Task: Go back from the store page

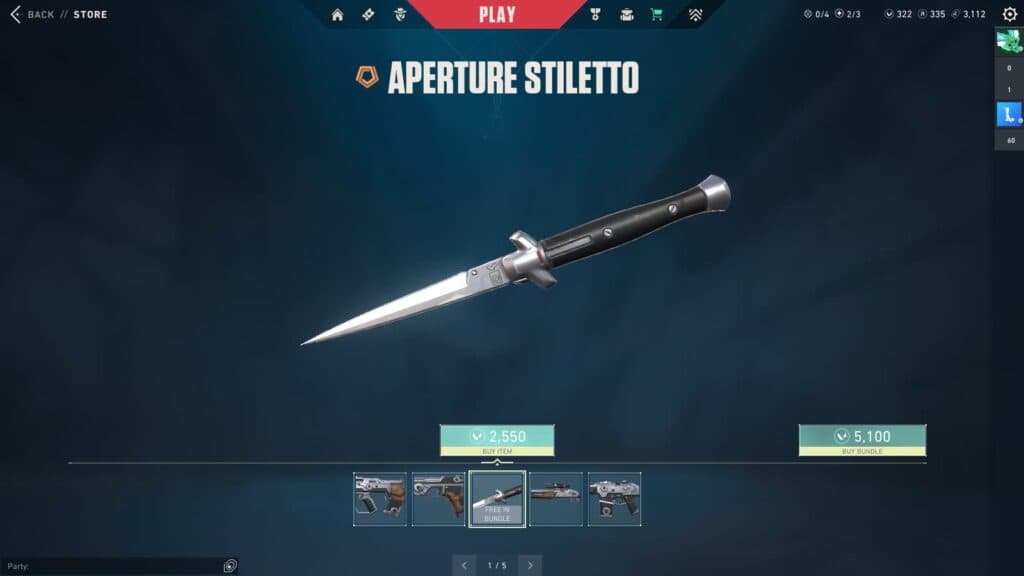Action: (x=32, y=14)
